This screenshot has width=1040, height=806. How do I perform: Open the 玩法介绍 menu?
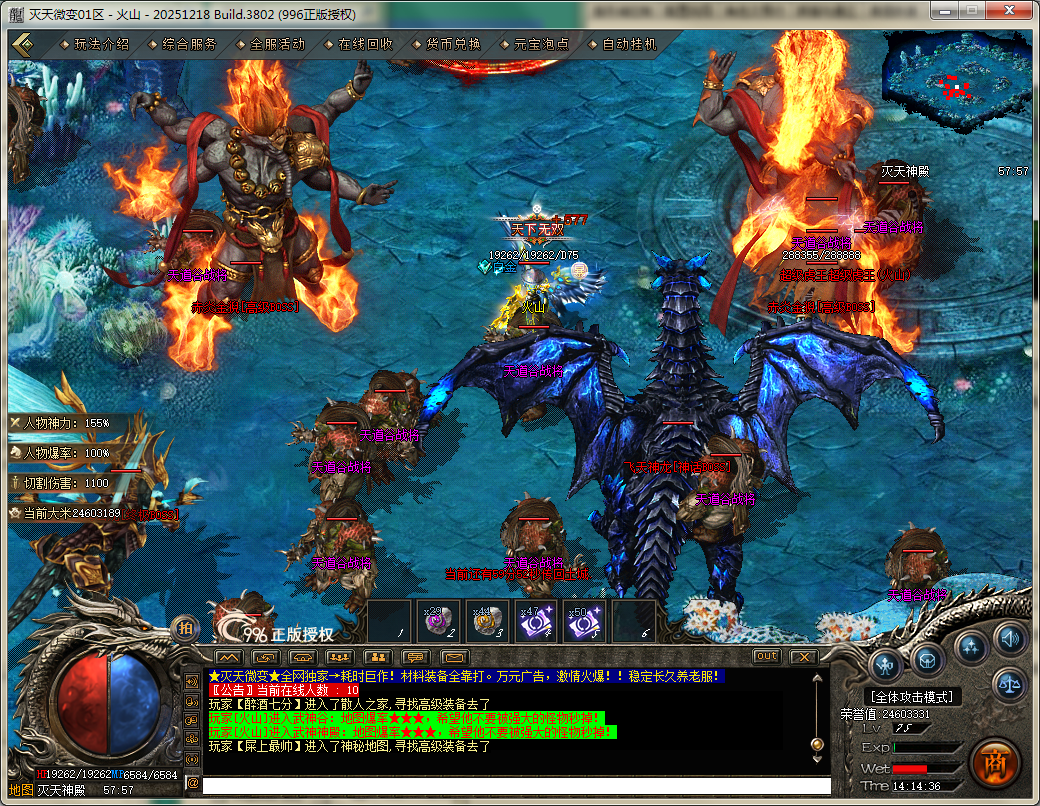coord(101,44)
